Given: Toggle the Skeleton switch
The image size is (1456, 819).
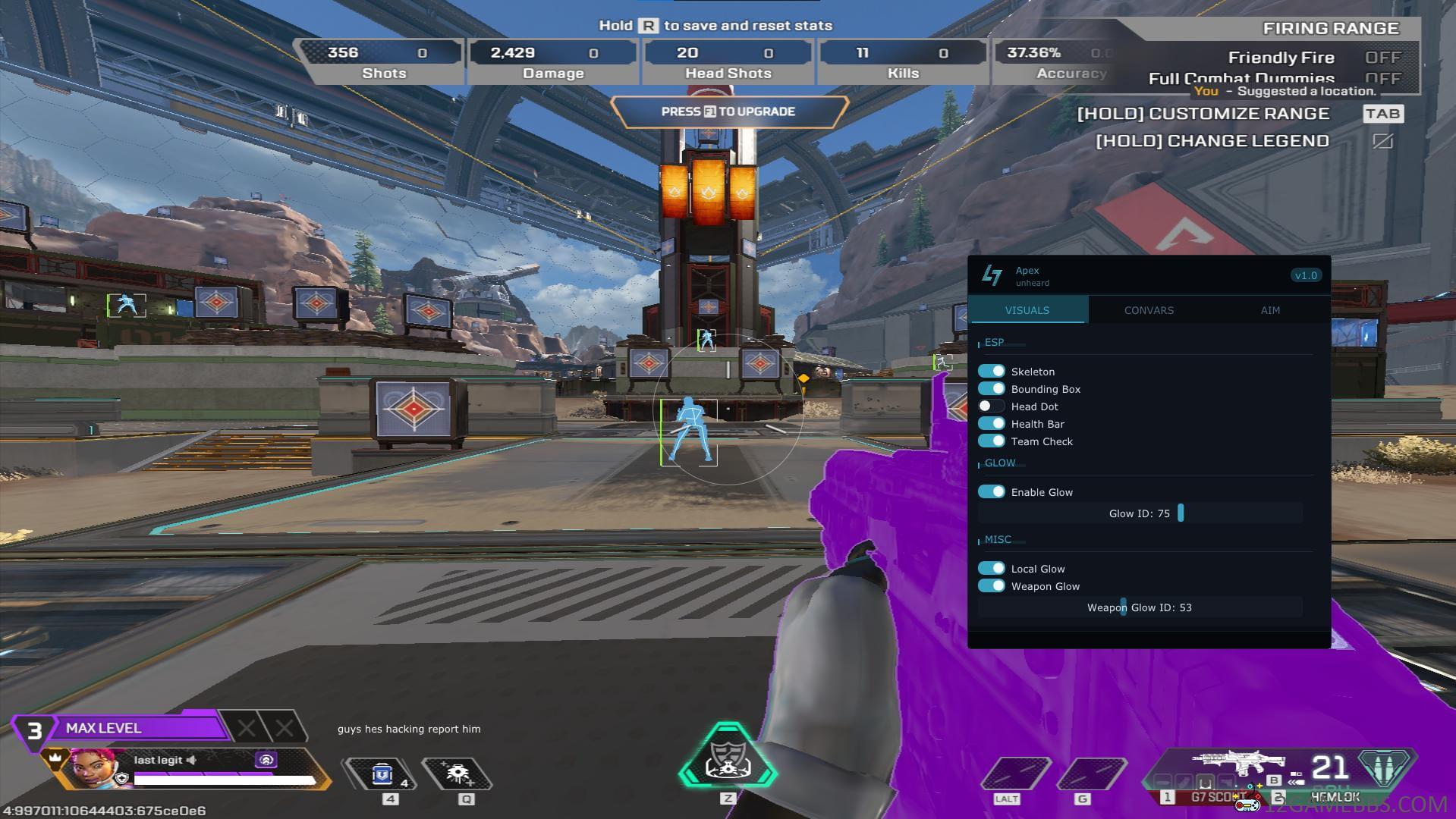Looking at the screenshot, I should click(991, 371).
